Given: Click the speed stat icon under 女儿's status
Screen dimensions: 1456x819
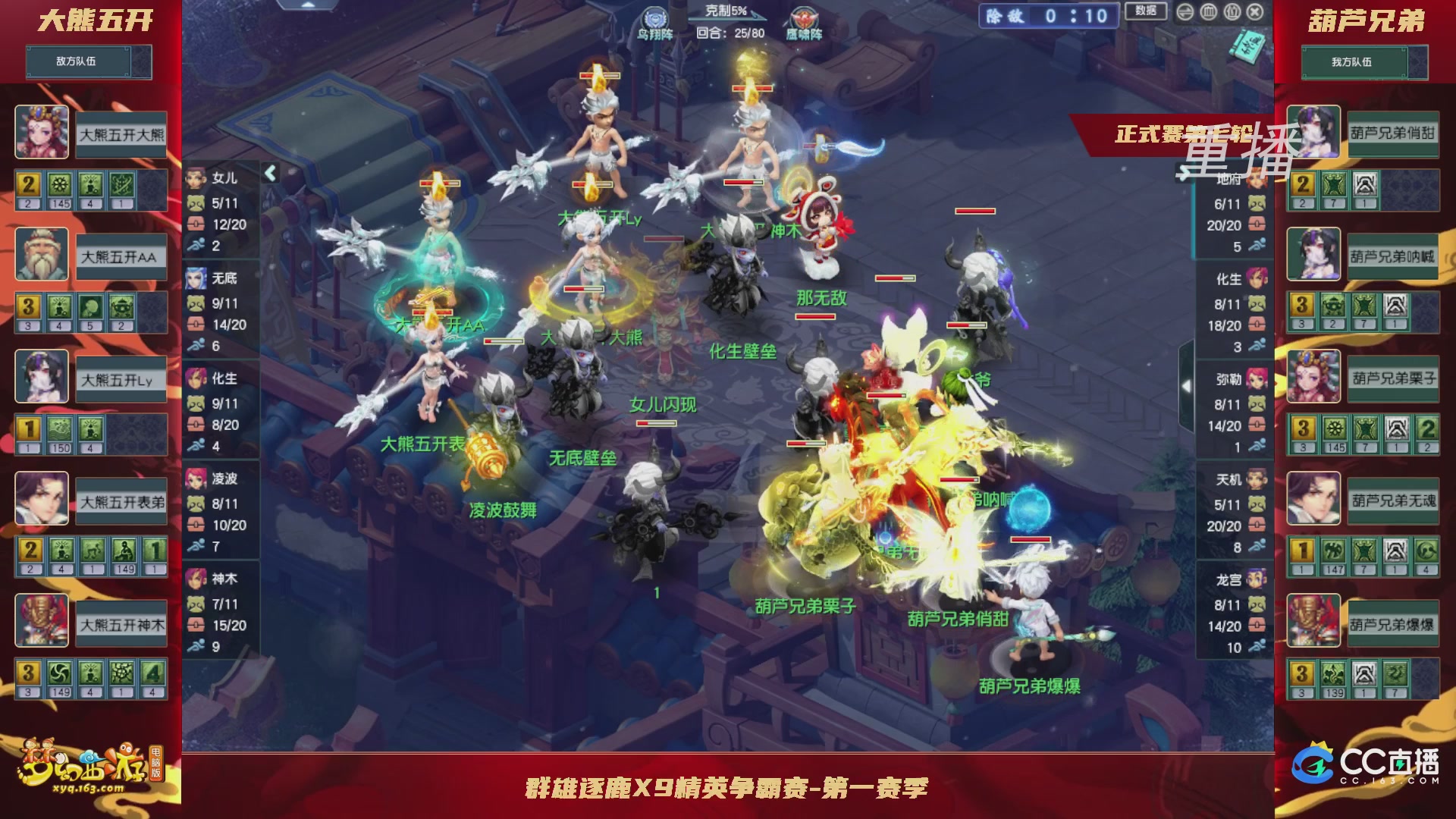Looking at the screenshot, I should 198,244.
